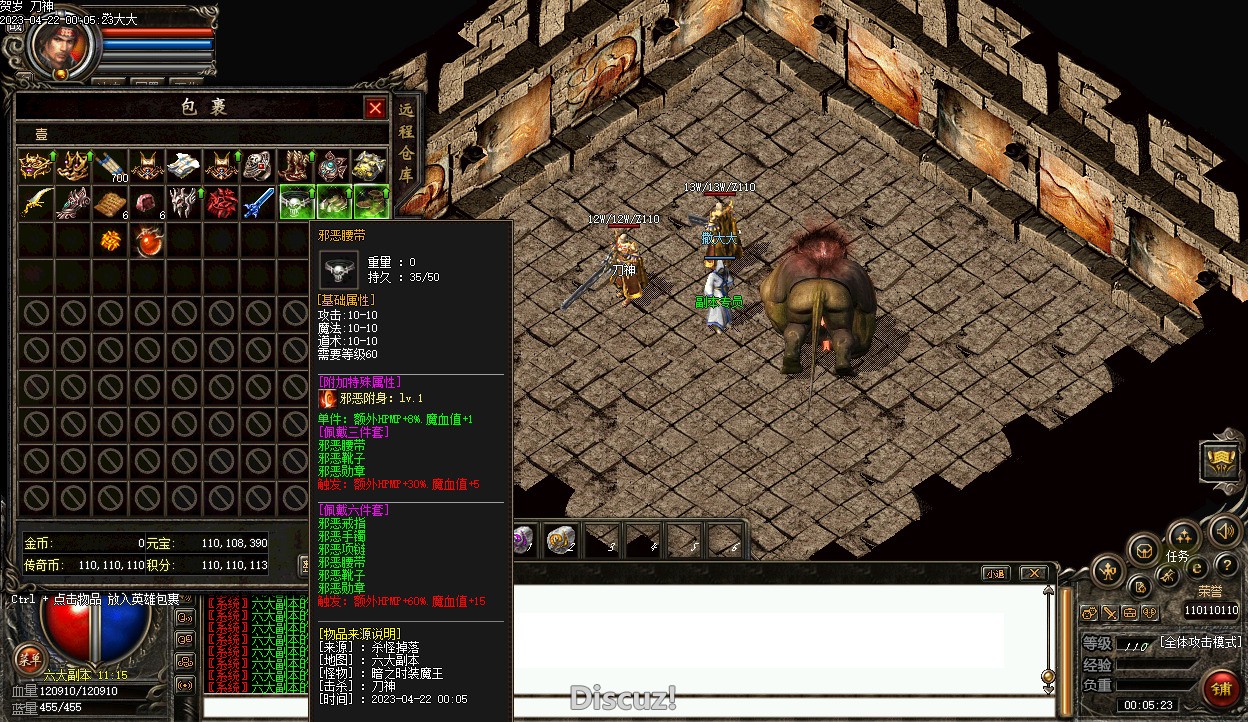Click the chat text input field

click(x=620, y=707)
